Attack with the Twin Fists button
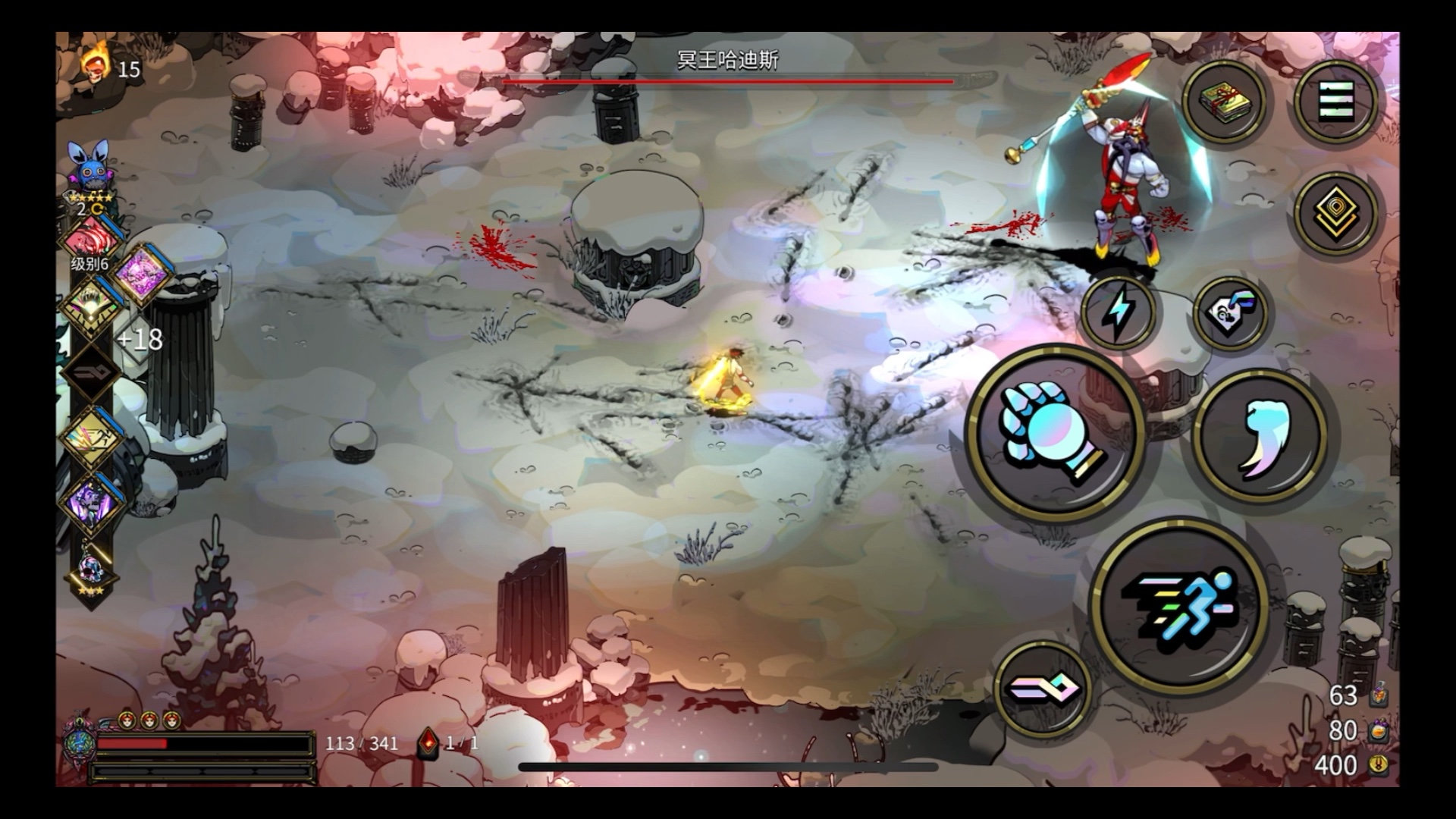The height and width of the screenshot is (819, 1456). coord(1056,434)
